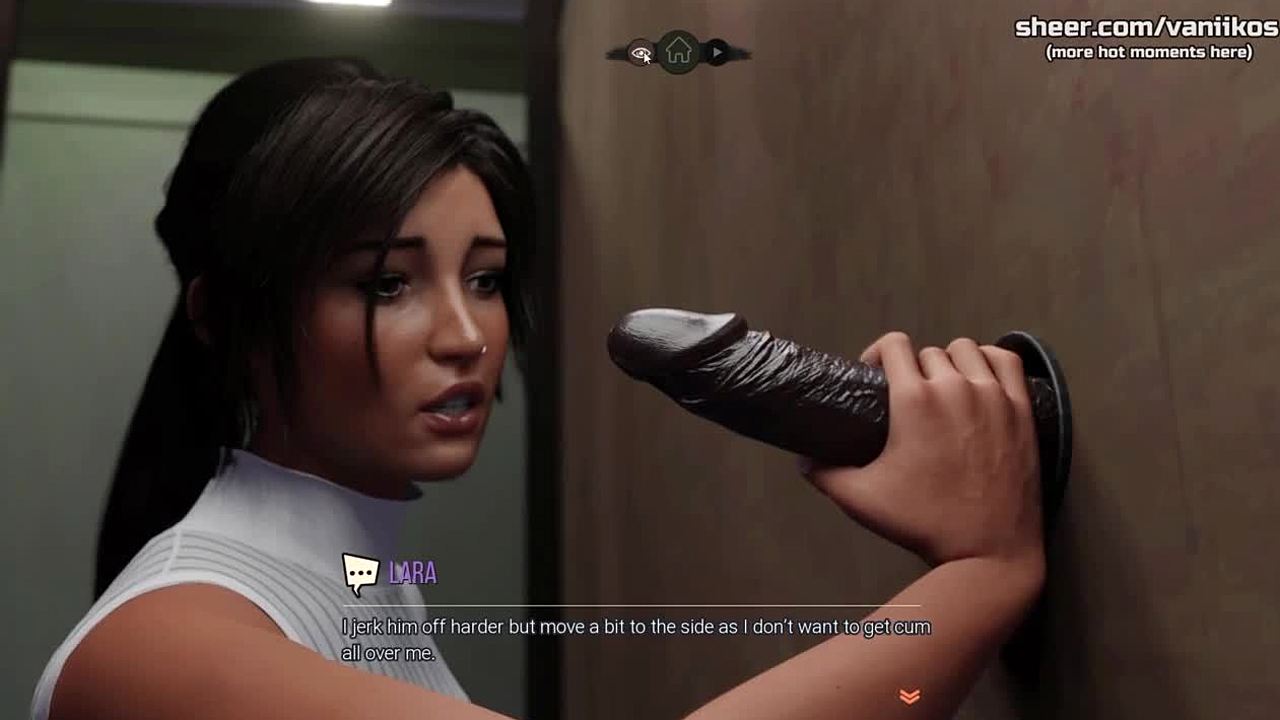1280x720 pixels.
Task: Activate the play arrow auto-advance button
Action: coord(717,52)
